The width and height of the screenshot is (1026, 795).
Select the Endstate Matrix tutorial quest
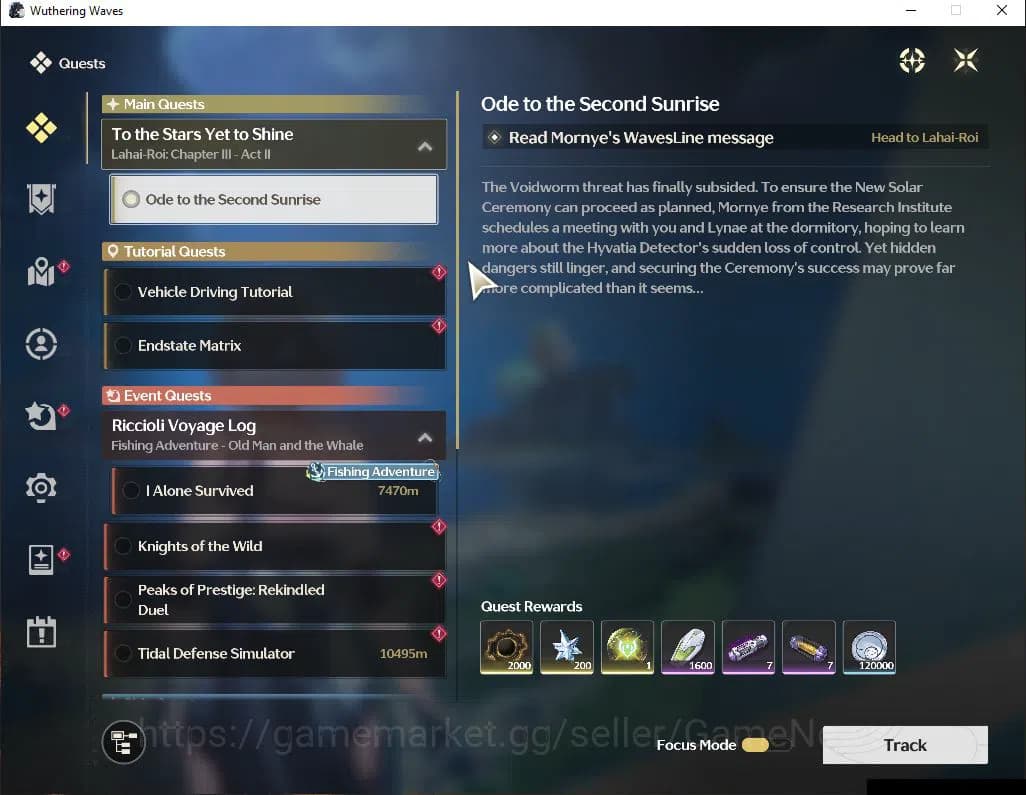pyautogui.click(x=273, y=345)
